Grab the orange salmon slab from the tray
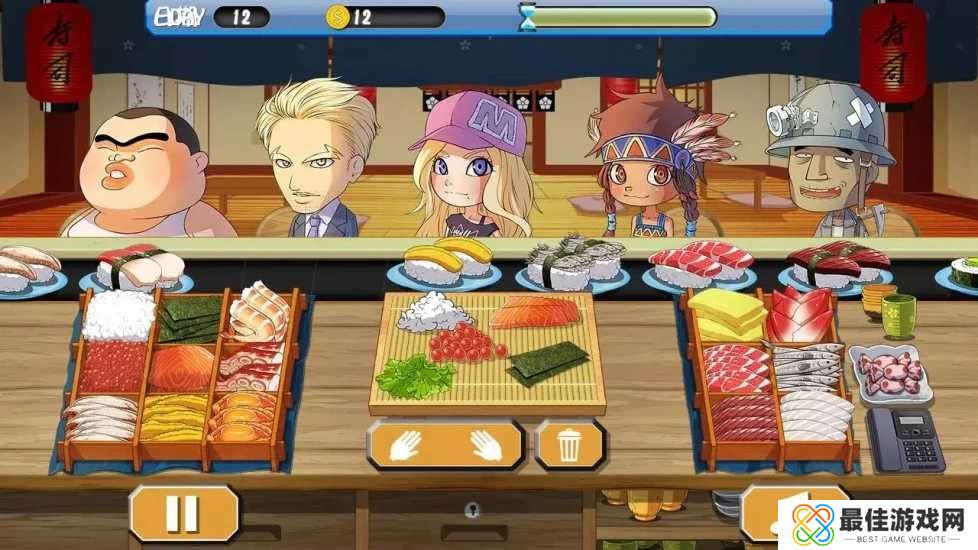The image size is (978, 550). click(x=183, y=367)
